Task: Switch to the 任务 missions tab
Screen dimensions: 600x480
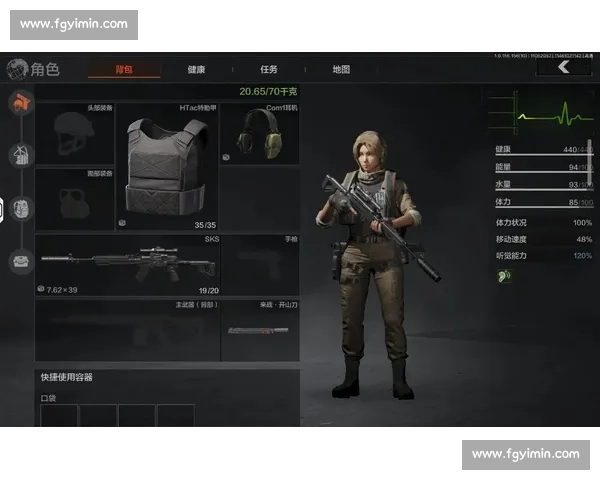Action: coord(269,70)
